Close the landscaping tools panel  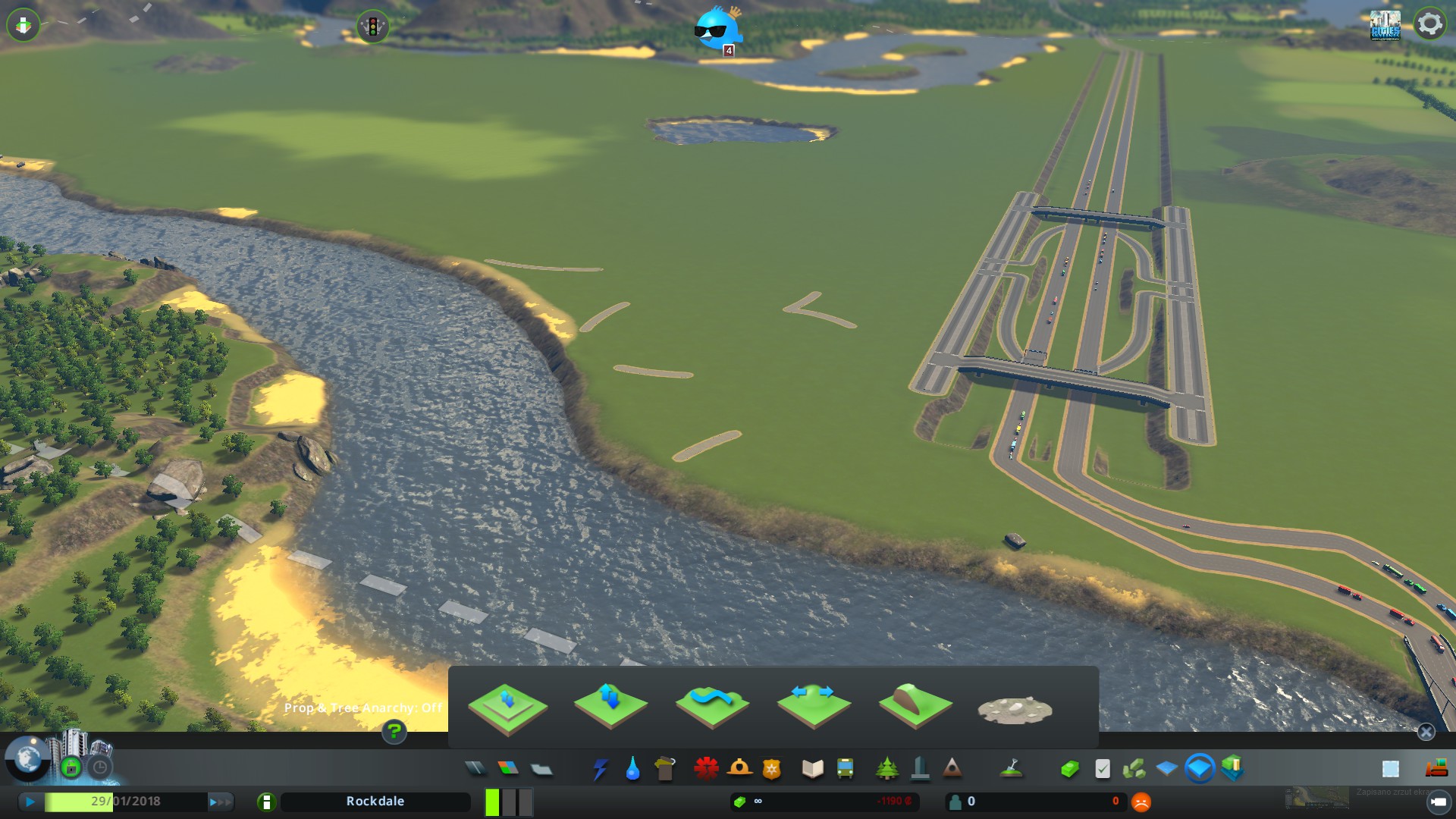(x=1426, y=732)
